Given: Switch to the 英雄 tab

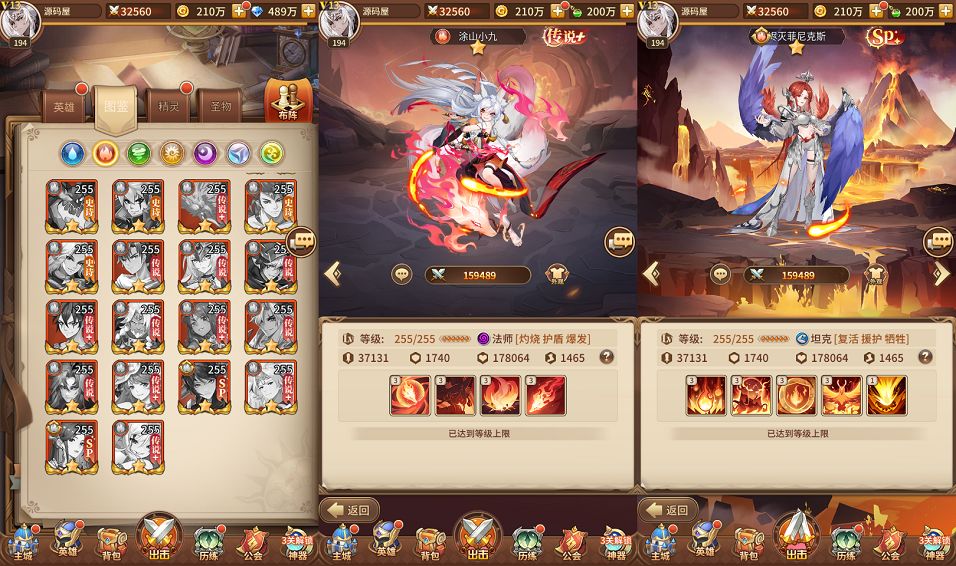Looking at the screenshot, I should 64,107.
